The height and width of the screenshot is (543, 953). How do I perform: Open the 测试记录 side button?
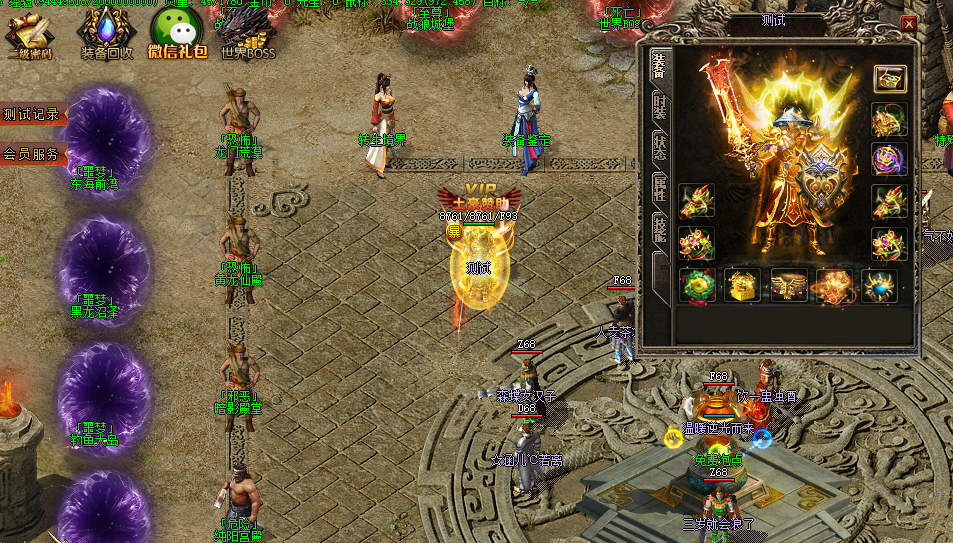pos(32,115)
